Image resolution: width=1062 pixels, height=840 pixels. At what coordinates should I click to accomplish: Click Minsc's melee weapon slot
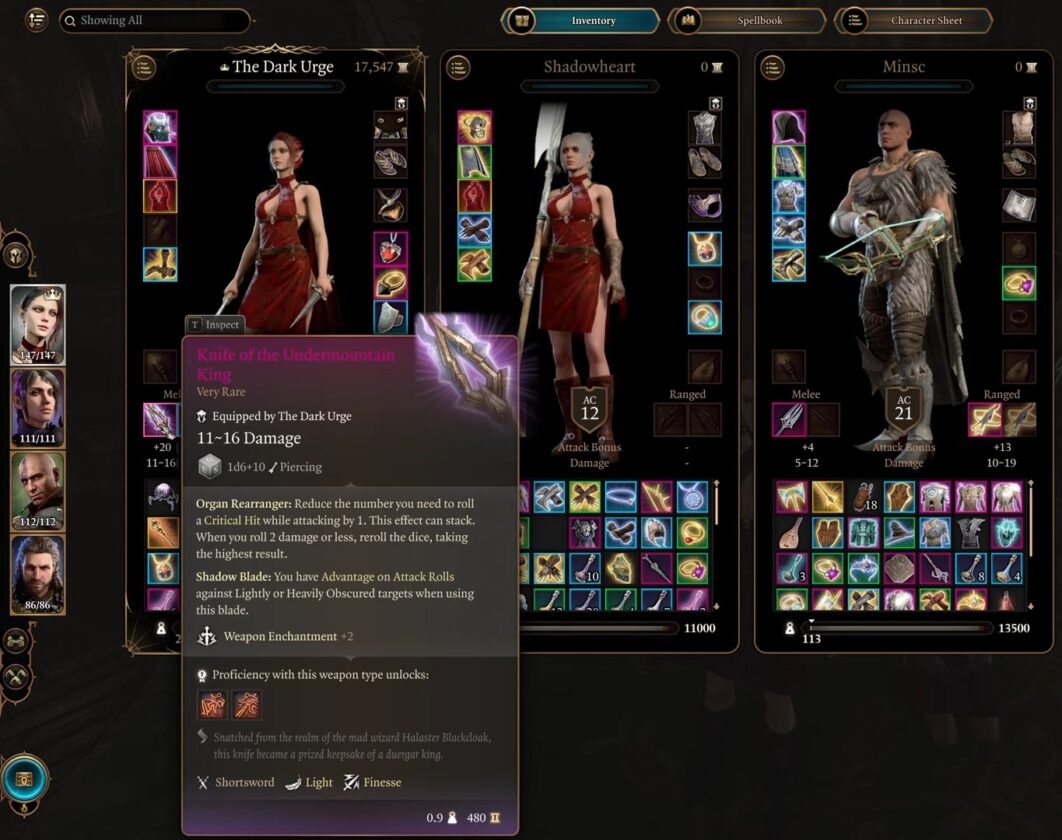pyautogui.click(x=789, y=420)
